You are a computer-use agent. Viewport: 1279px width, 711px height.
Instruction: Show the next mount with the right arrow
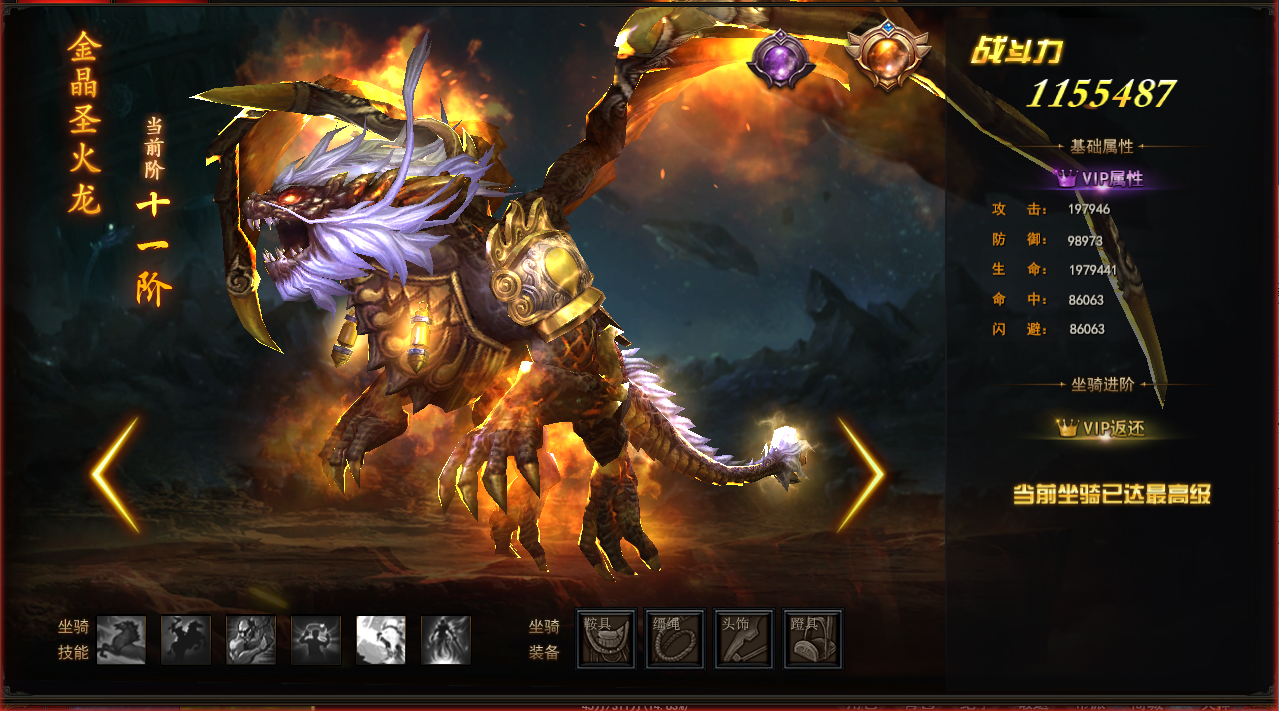coord(860,475)
